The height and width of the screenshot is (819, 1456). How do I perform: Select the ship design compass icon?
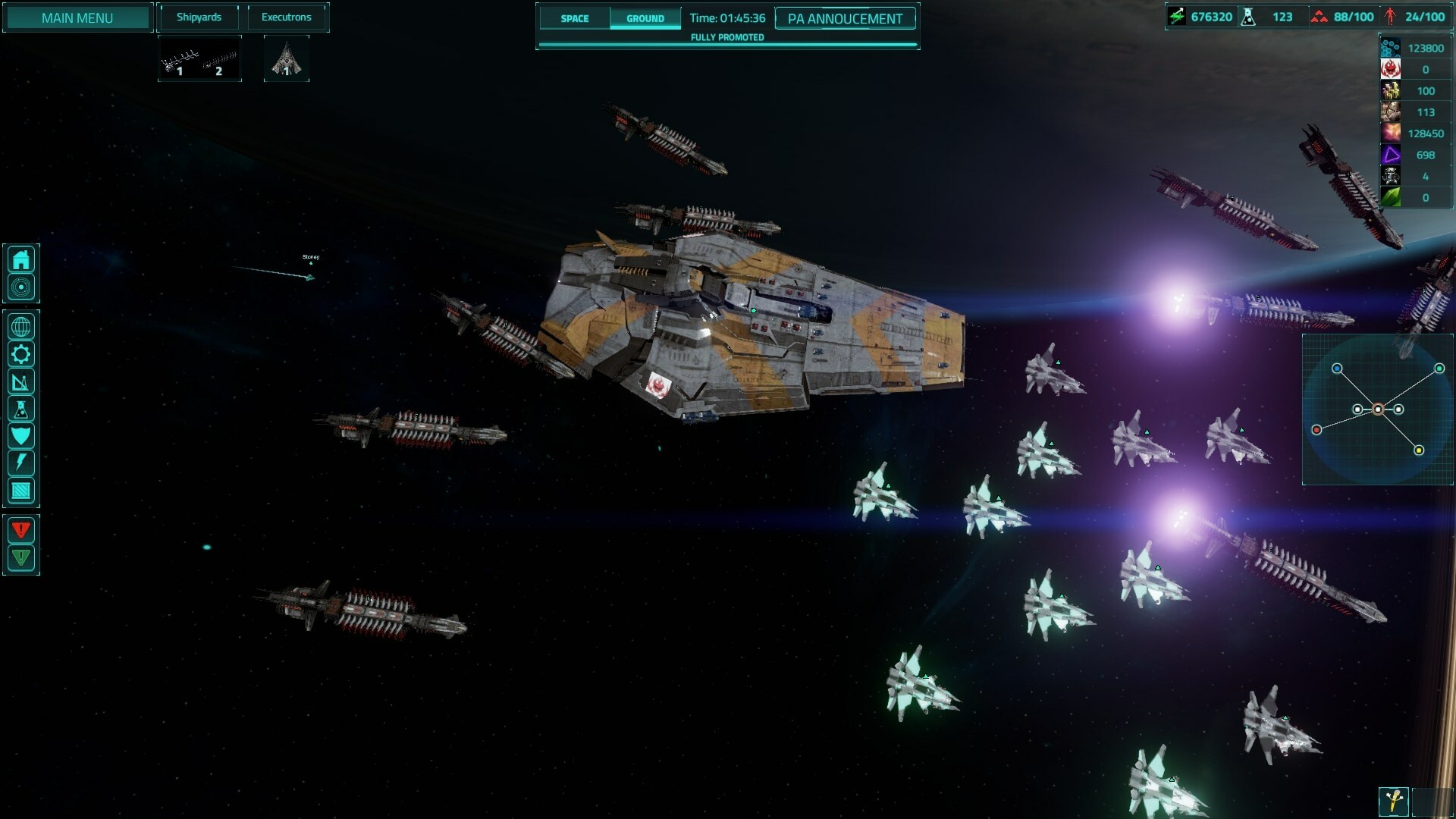tap(21, 381)
